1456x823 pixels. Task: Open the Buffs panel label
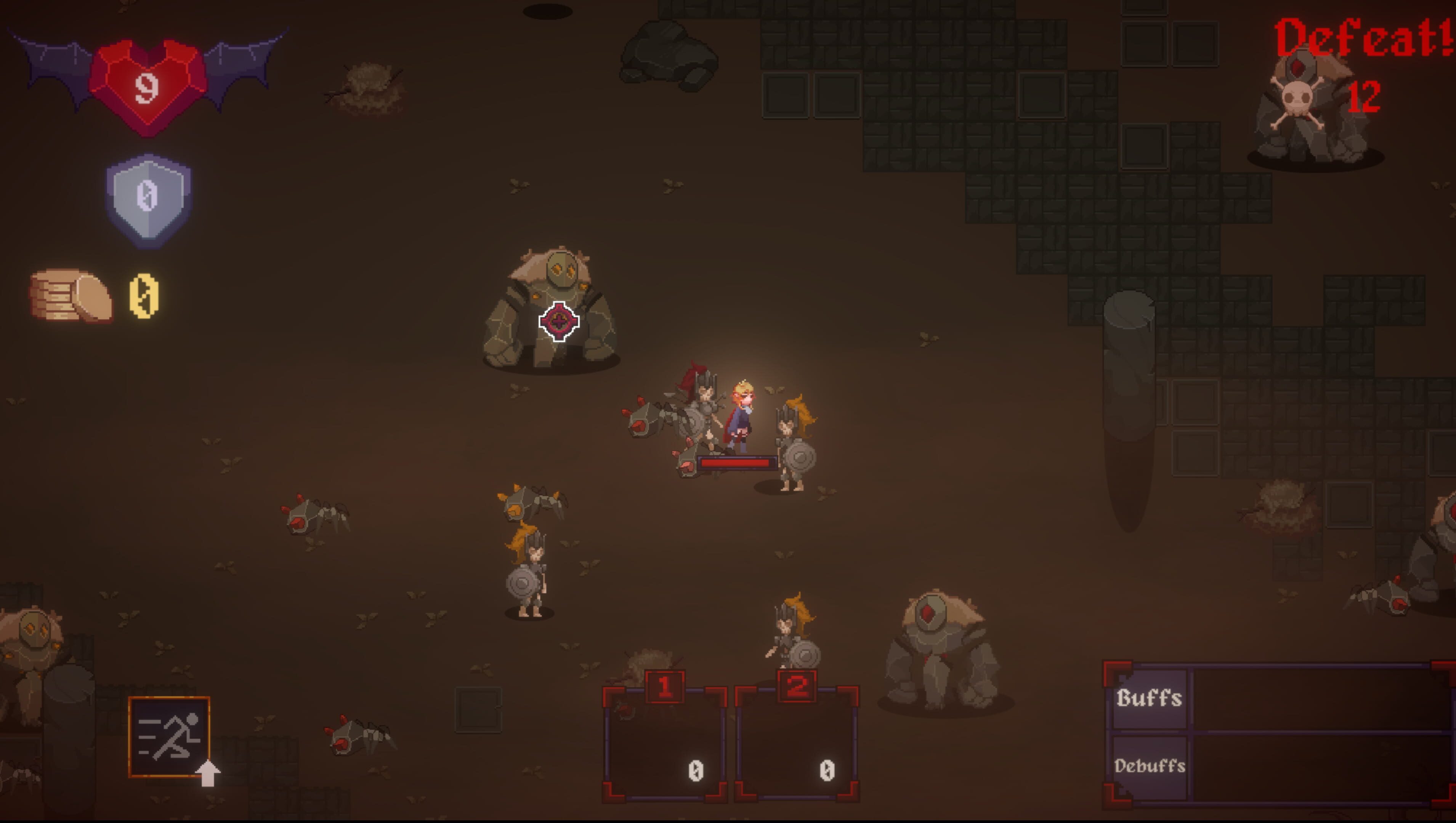[x=1149, y=699]
